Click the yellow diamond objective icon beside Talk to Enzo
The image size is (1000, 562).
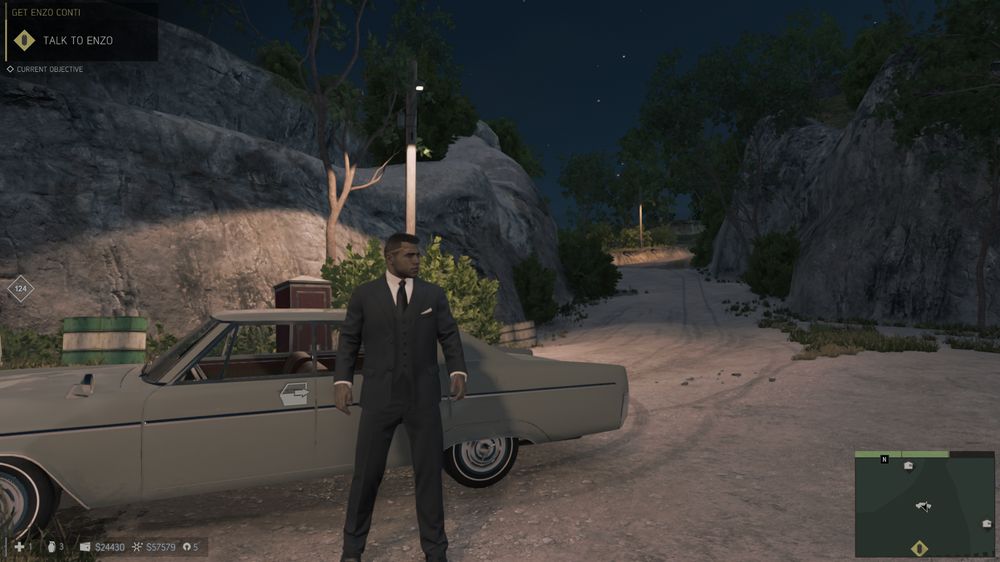click(x=24, y=41)
